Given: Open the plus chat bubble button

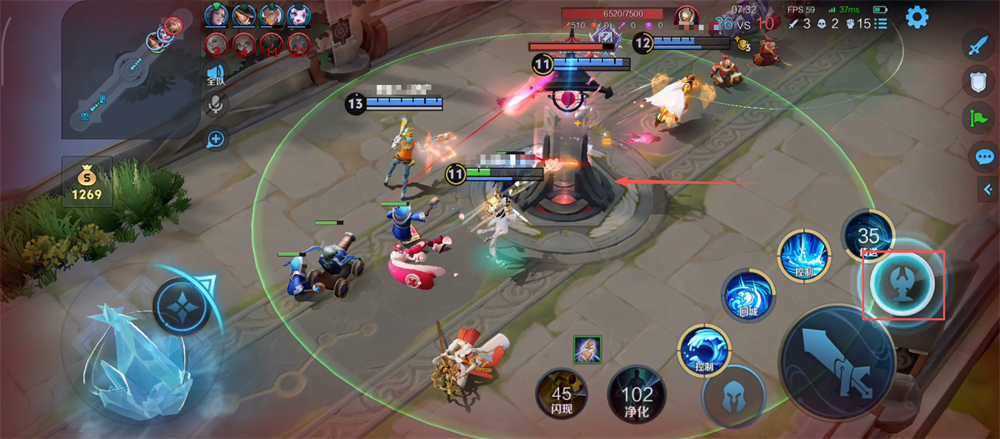Looking at the screenshot, I should (x=215, y=138).
